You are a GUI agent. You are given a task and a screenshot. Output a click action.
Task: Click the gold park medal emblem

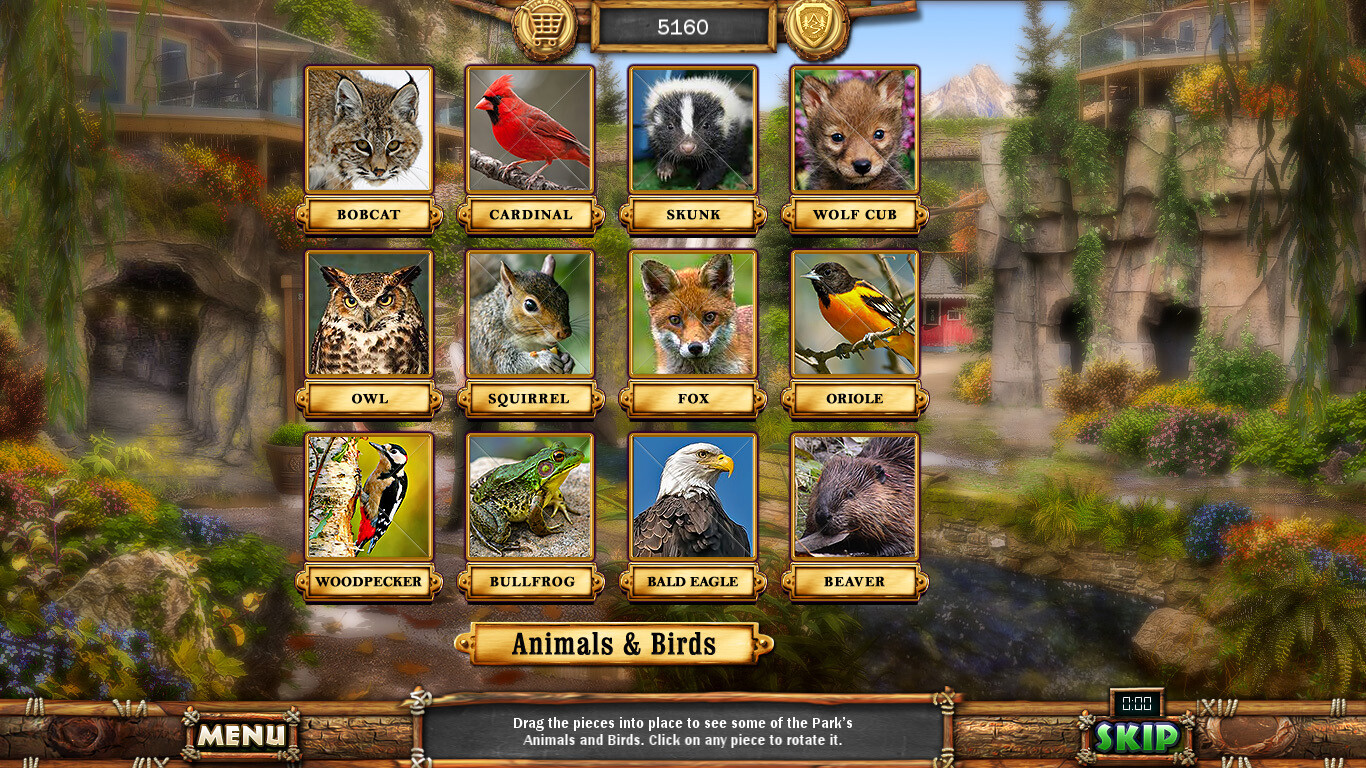pyautogui.click(x=815, y=27)
